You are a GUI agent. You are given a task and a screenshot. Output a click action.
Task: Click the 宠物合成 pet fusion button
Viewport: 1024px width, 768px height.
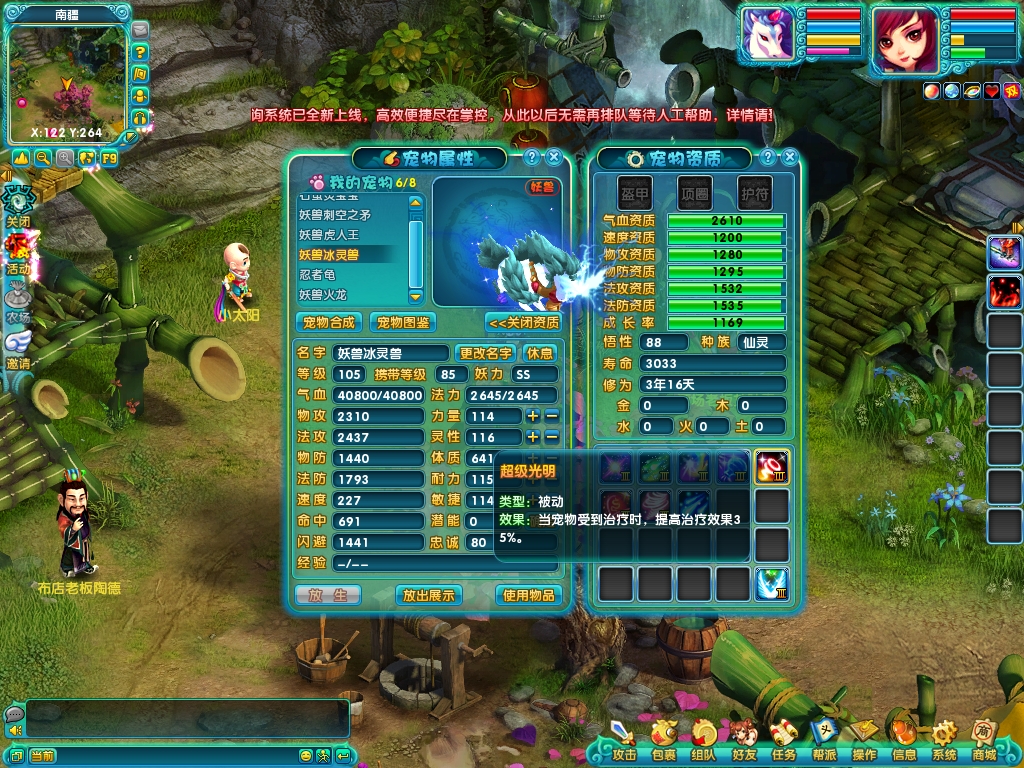click(329, 322)
